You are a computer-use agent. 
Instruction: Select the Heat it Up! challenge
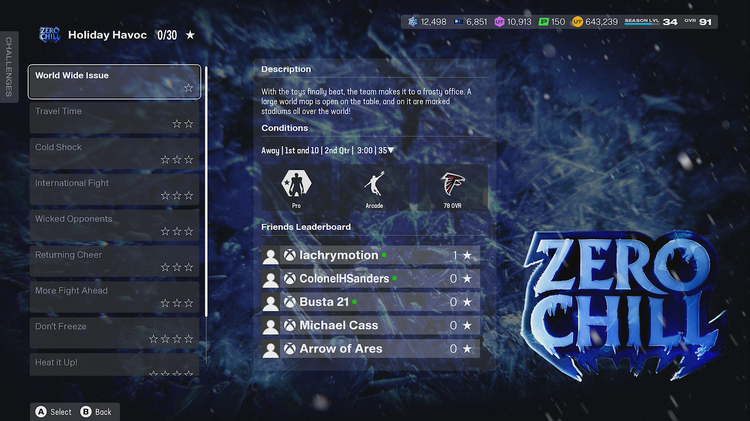(115, 365)
